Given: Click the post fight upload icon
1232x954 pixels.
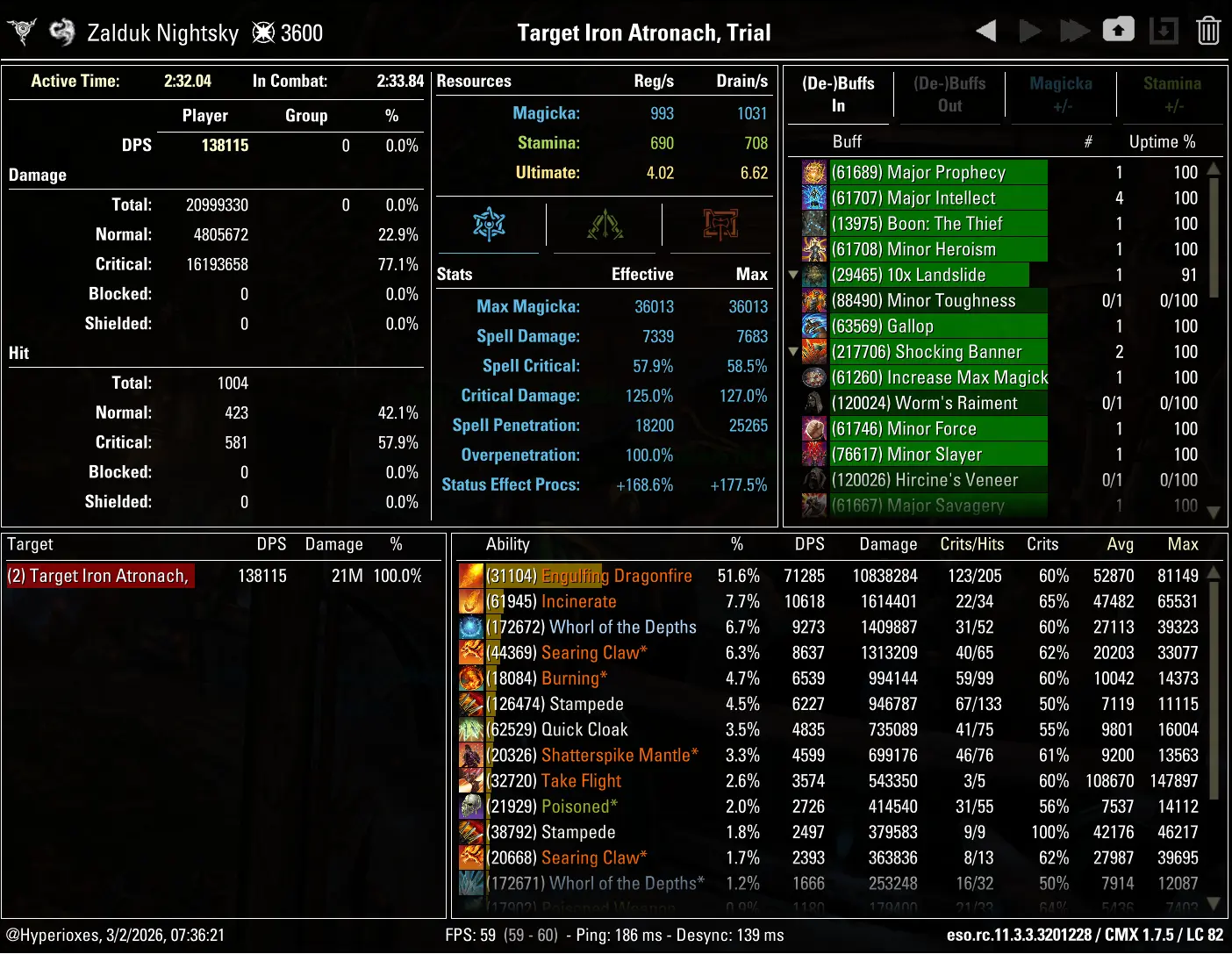Looking at the screenshot, I should pos(1119,30).
